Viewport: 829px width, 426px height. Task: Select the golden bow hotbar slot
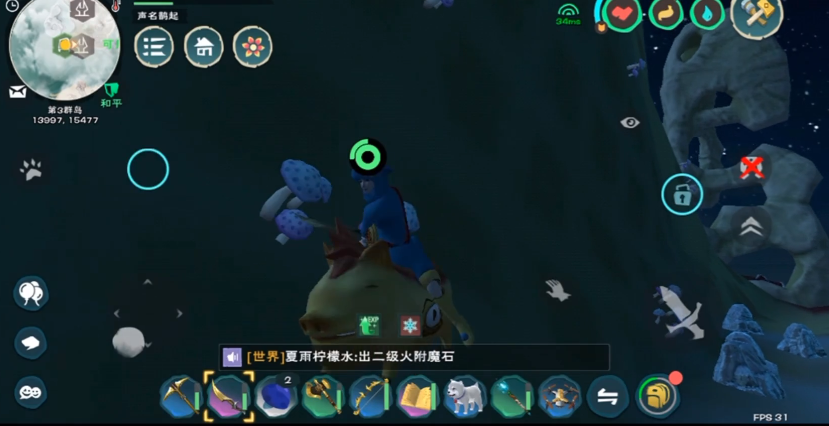[369, 397]
